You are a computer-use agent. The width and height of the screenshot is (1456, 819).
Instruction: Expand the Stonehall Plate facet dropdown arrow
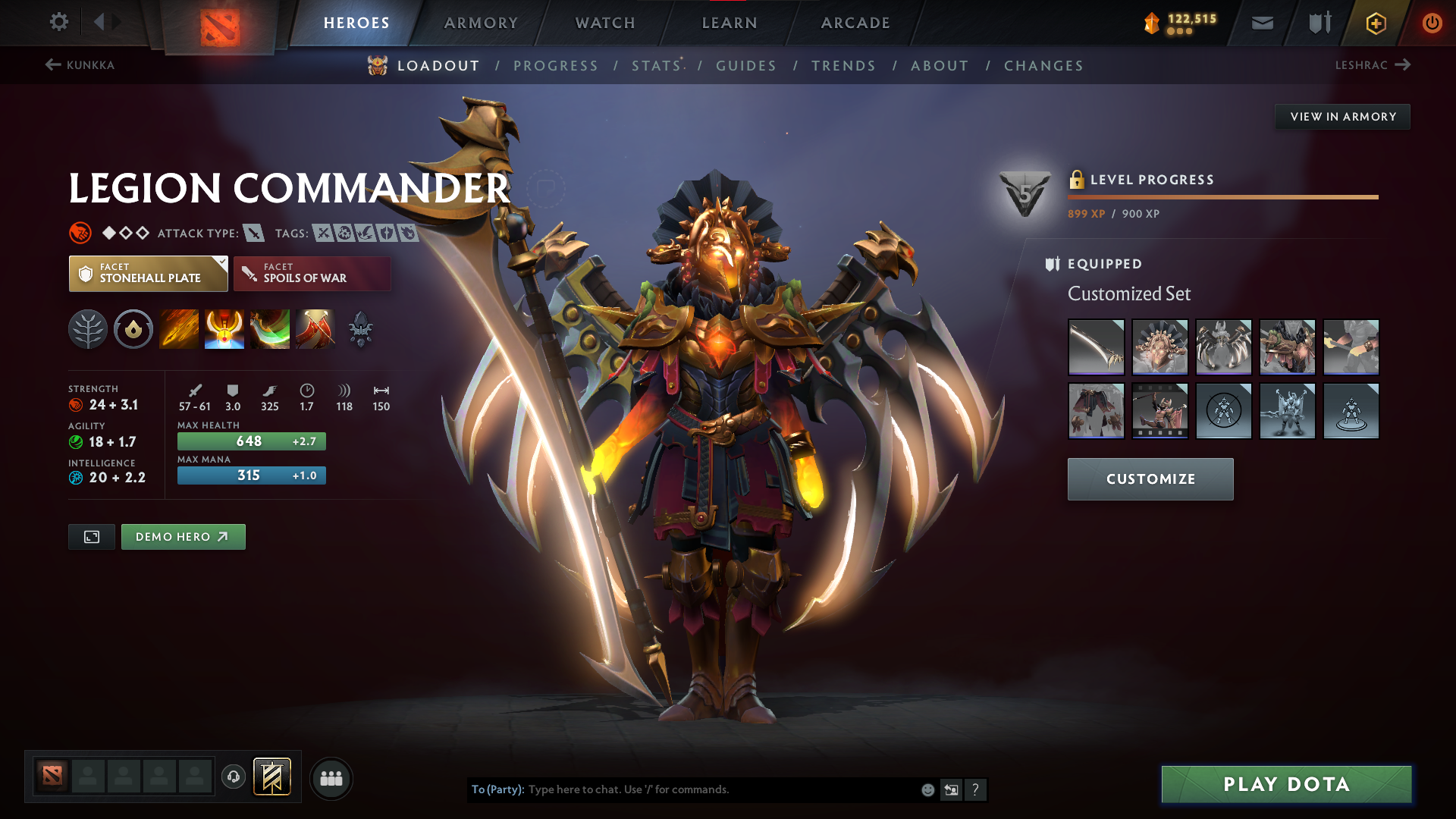221,264
